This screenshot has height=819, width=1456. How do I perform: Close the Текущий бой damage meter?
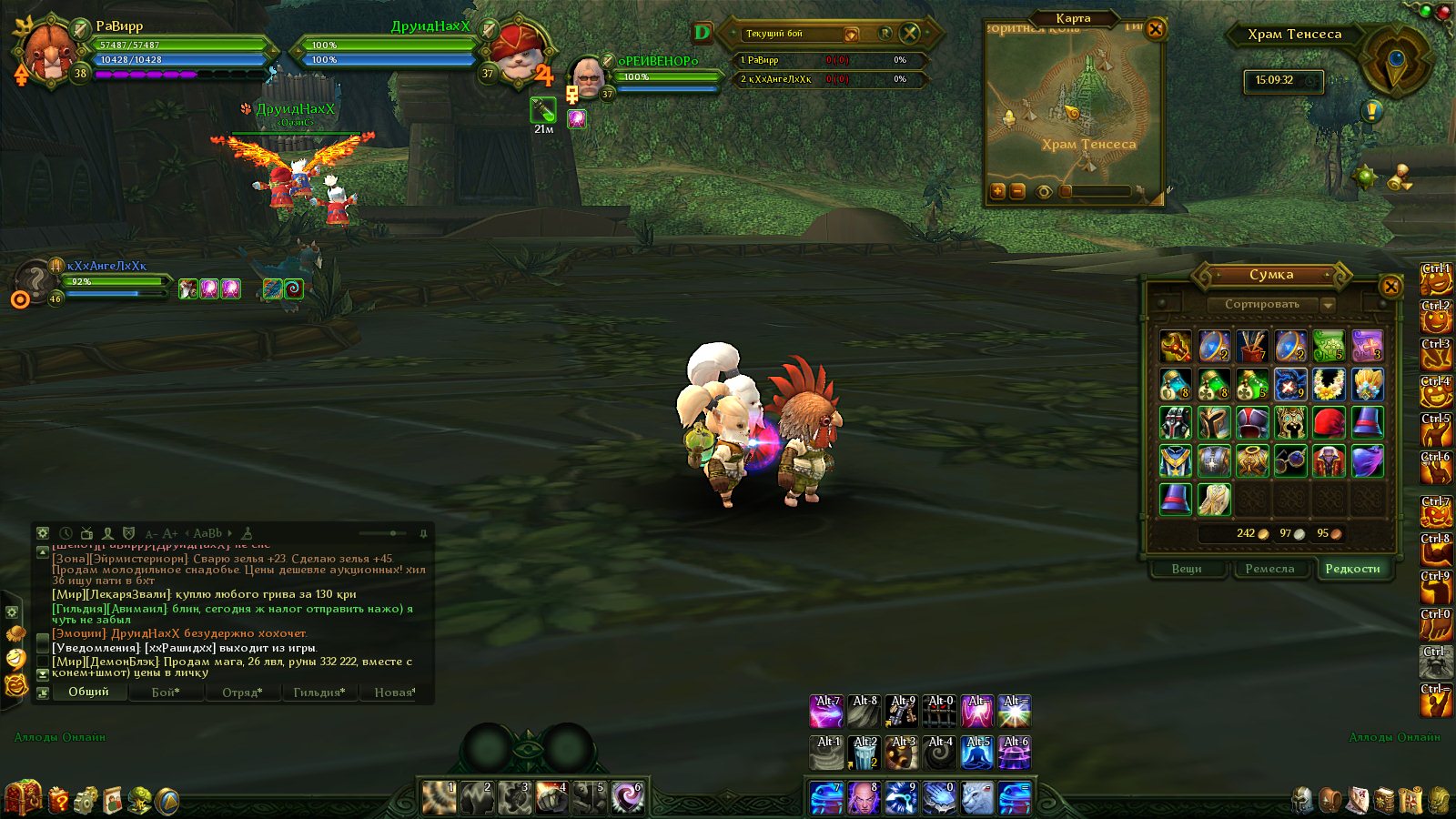click(909, 34)
